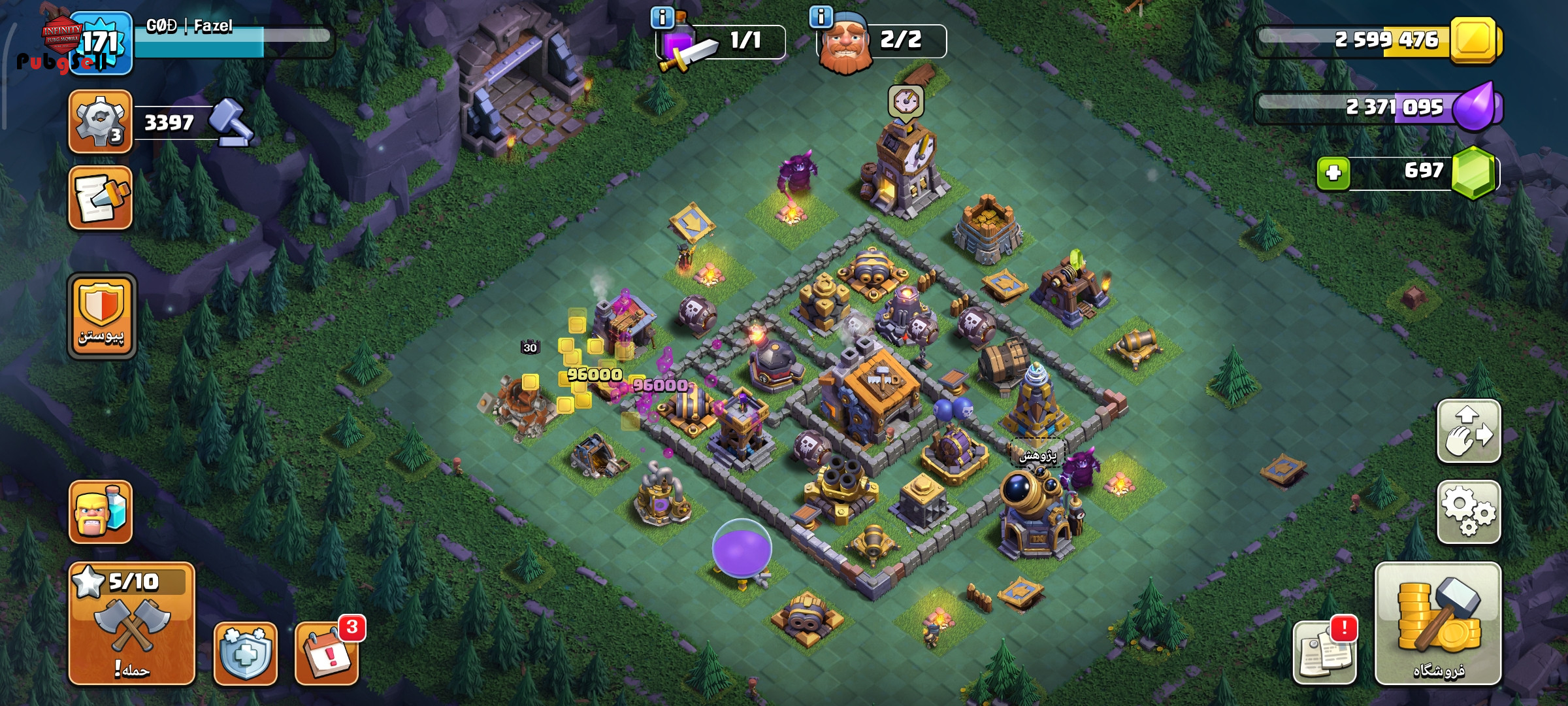Open the scroll and hammer log button
The height and width of the screenshot is (706, 1568).
coord(101,198)
